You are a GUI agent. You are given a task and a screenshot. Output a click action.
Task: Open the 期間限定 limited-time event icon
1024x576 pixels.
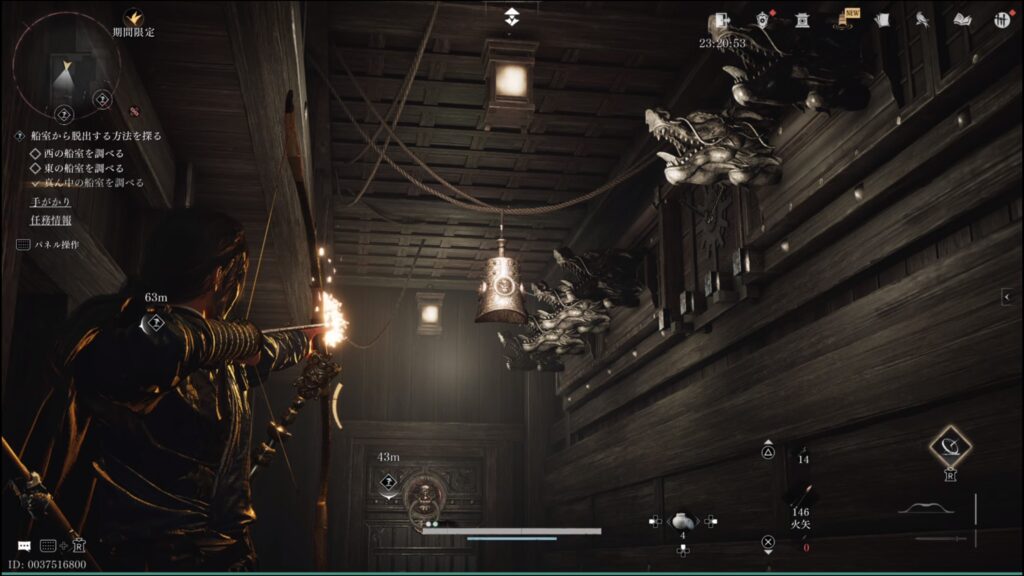(x=133, y=18)
